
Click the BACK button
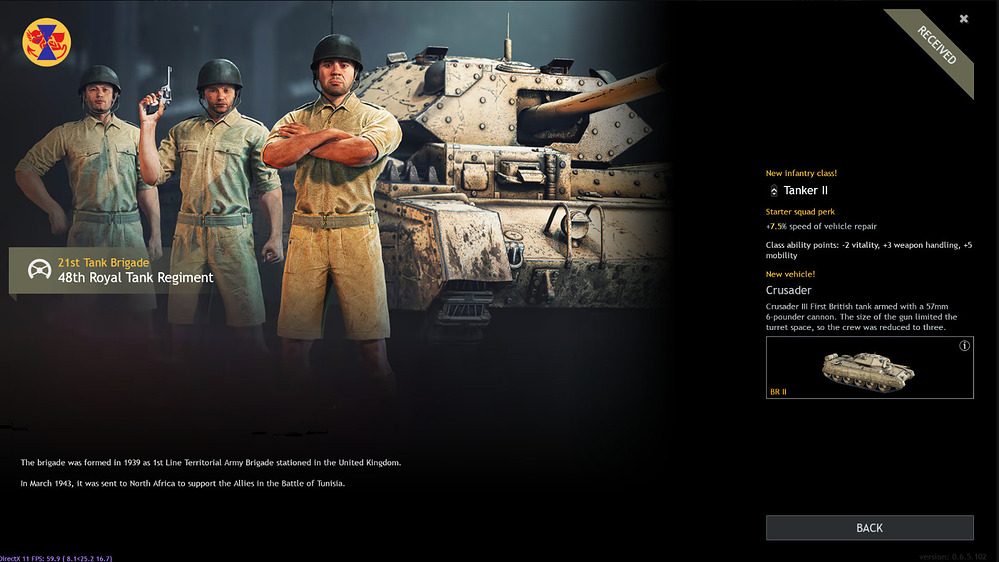[869, 528]
